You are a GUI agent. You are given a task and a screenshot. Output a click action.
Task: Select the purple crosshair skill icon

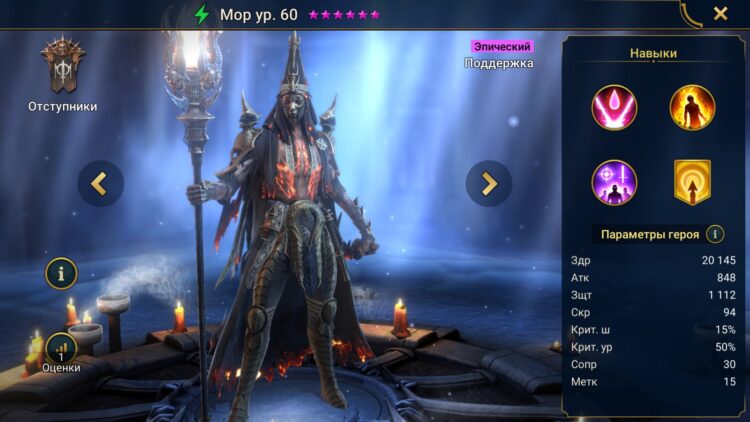click(613, 182)
